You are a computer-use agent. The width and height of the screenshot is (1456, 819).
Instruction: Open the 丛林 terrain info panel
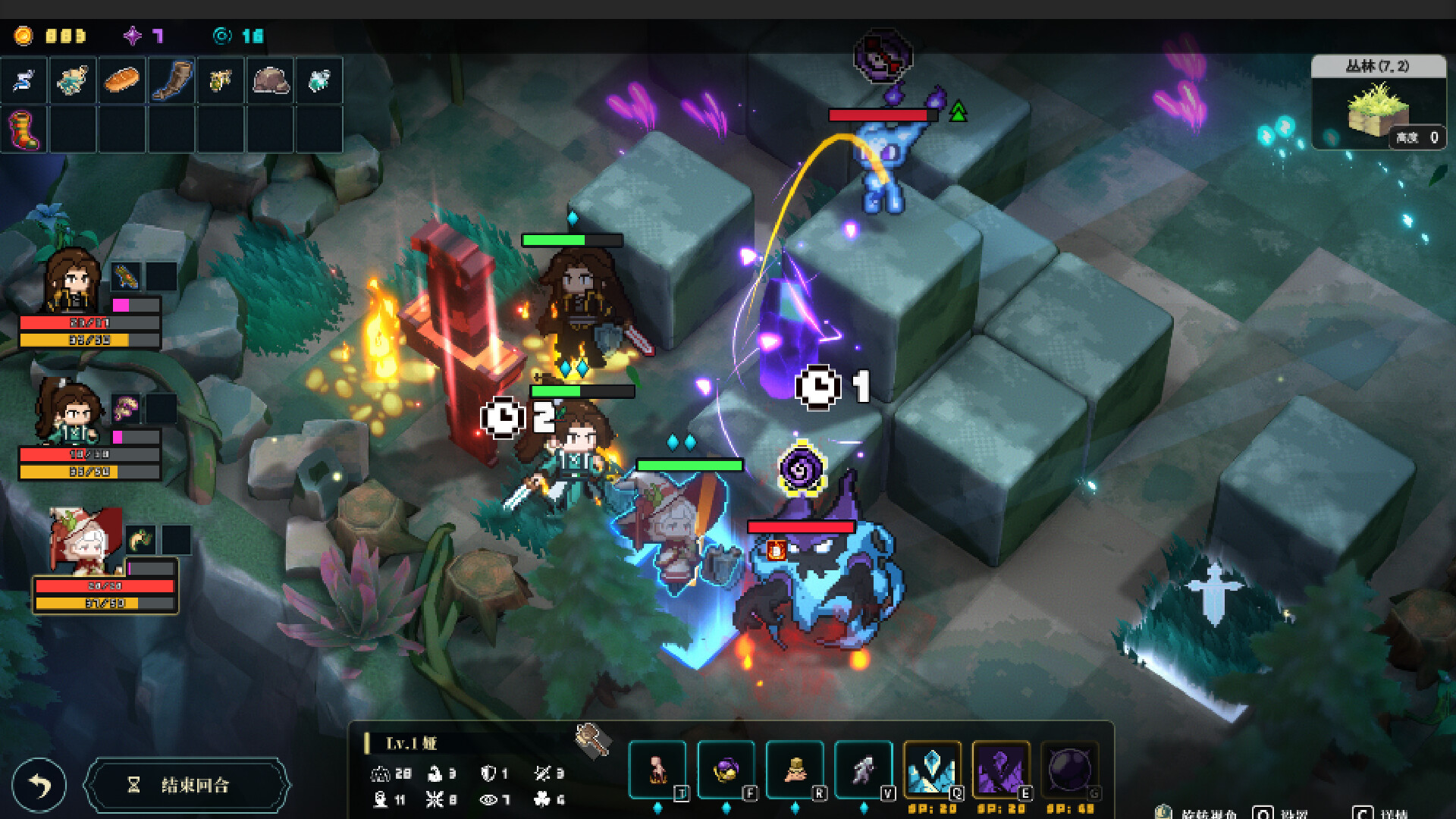click(1378, 102)
